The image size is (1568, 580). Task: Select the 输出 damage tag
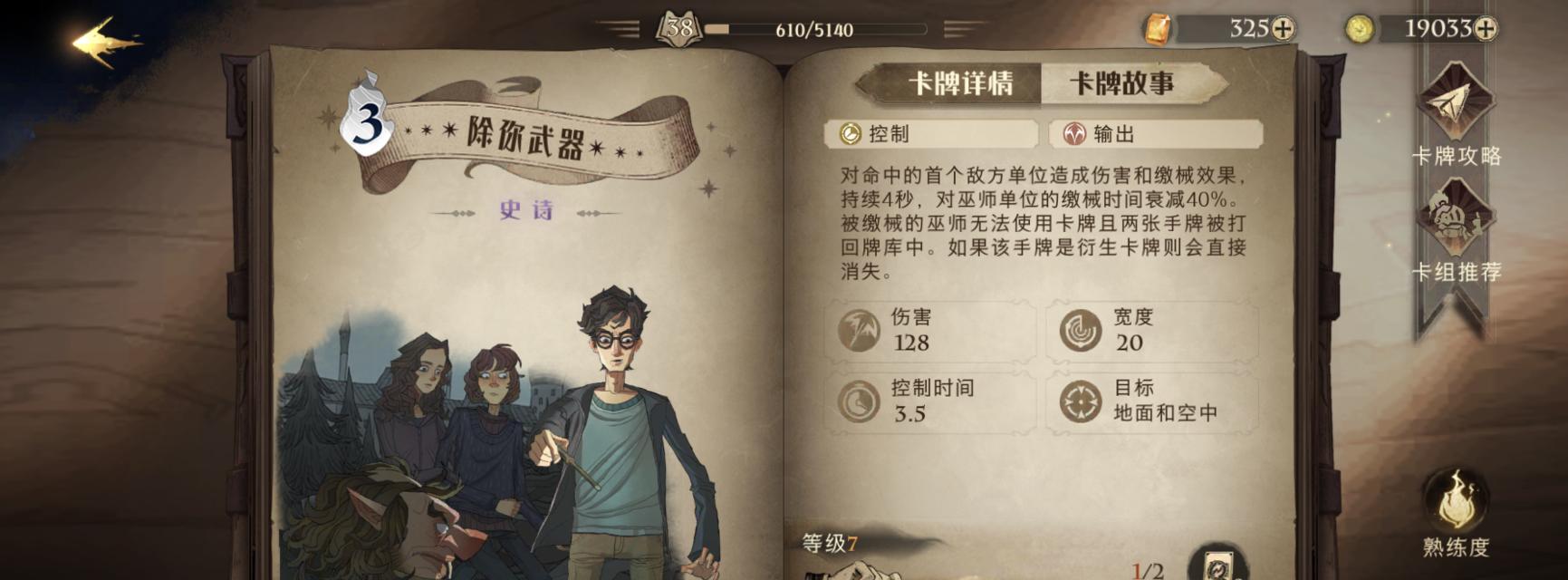click(x=1156, y=134)
